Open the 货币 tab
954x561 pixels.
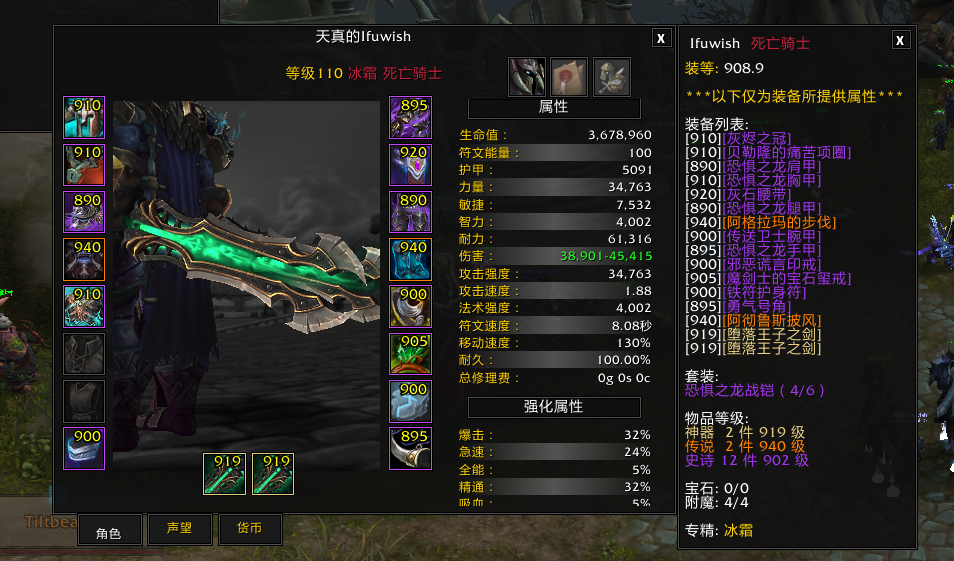(x=249, y=529)
